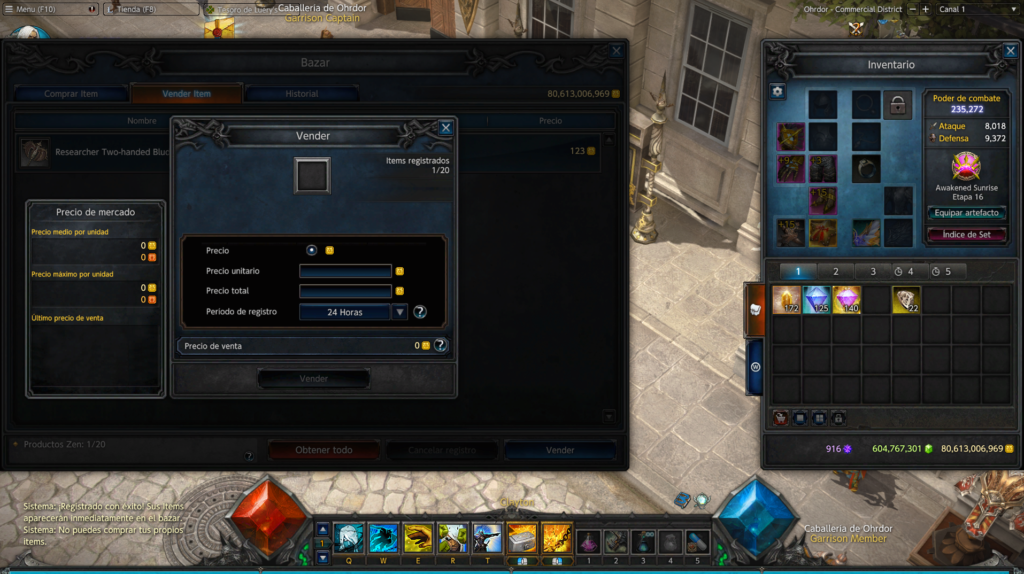
Task: Click the Q skill on the hotbar
Action: (x=350, y=539)
